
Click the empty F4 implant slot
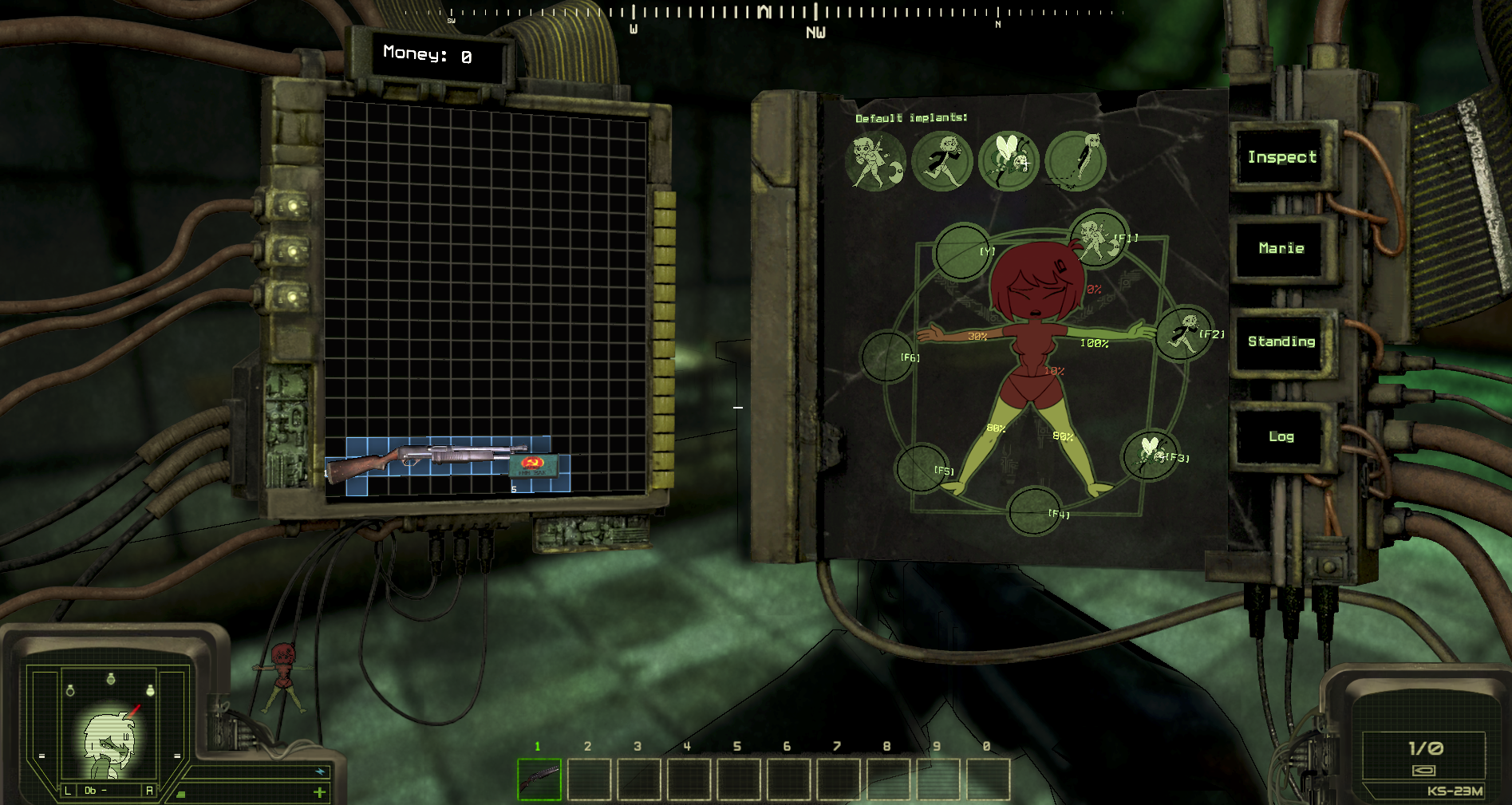pos(1035,511)
